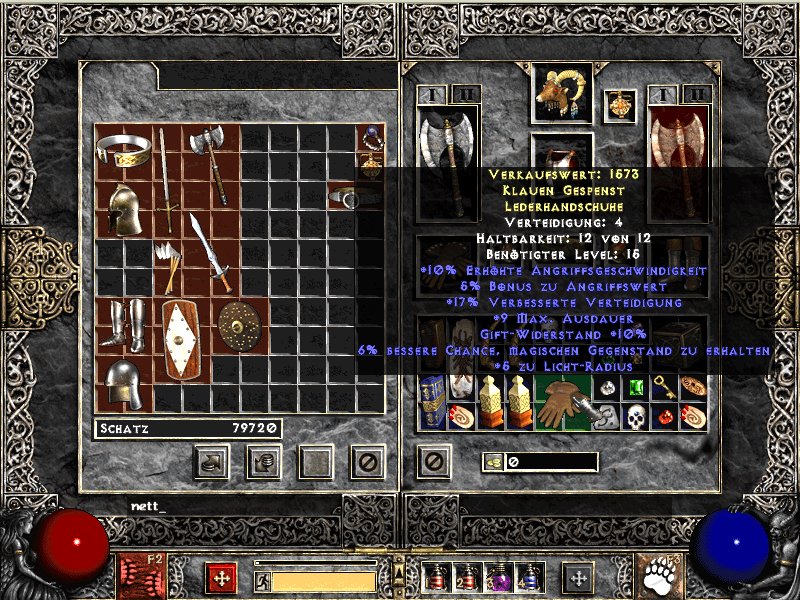Pick up the bronze crested helmet
Screen dimensions: 800x600
(124, 209)
